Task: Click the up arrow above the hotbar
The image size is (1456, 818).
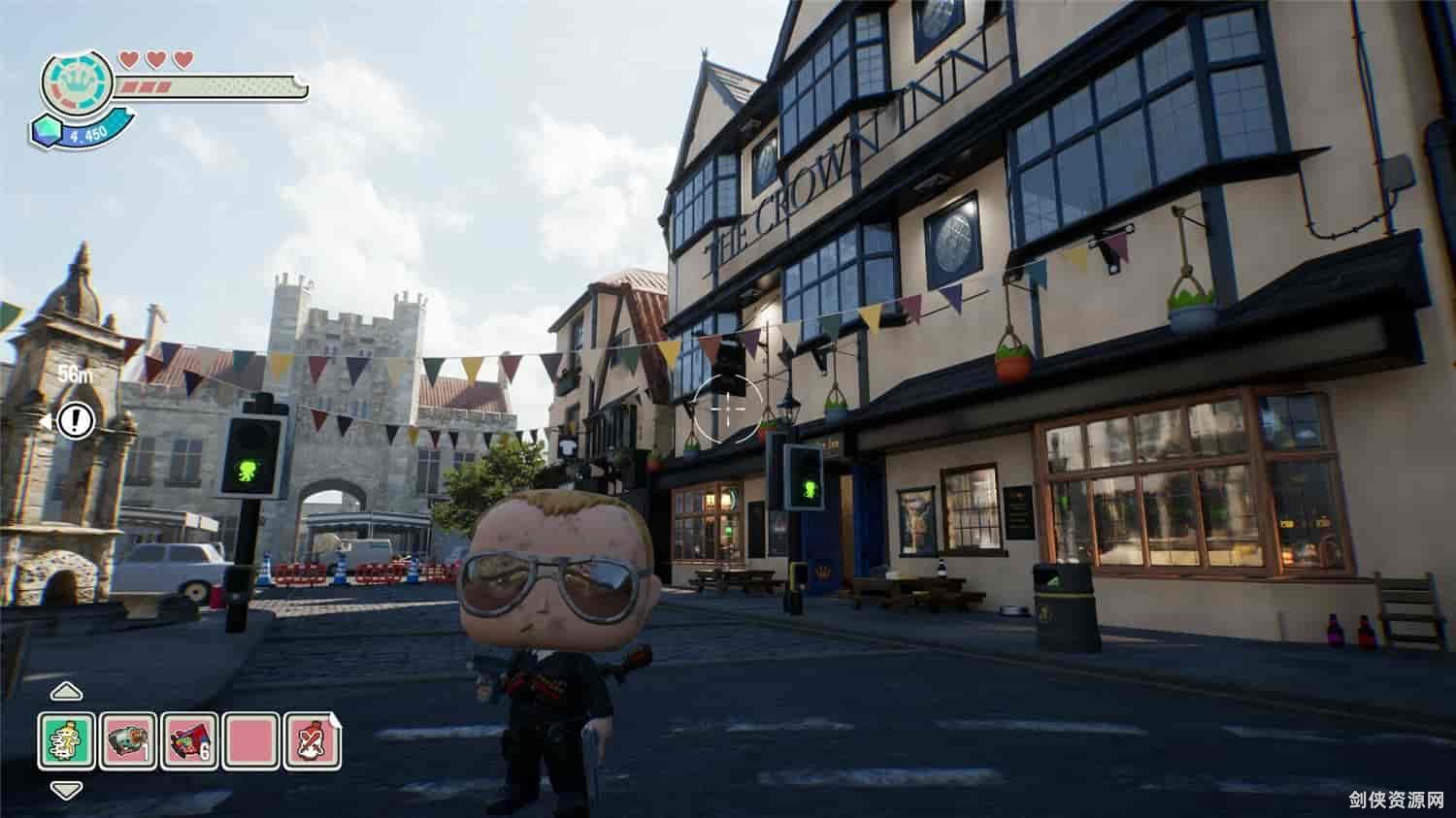Action: (66, 691)
